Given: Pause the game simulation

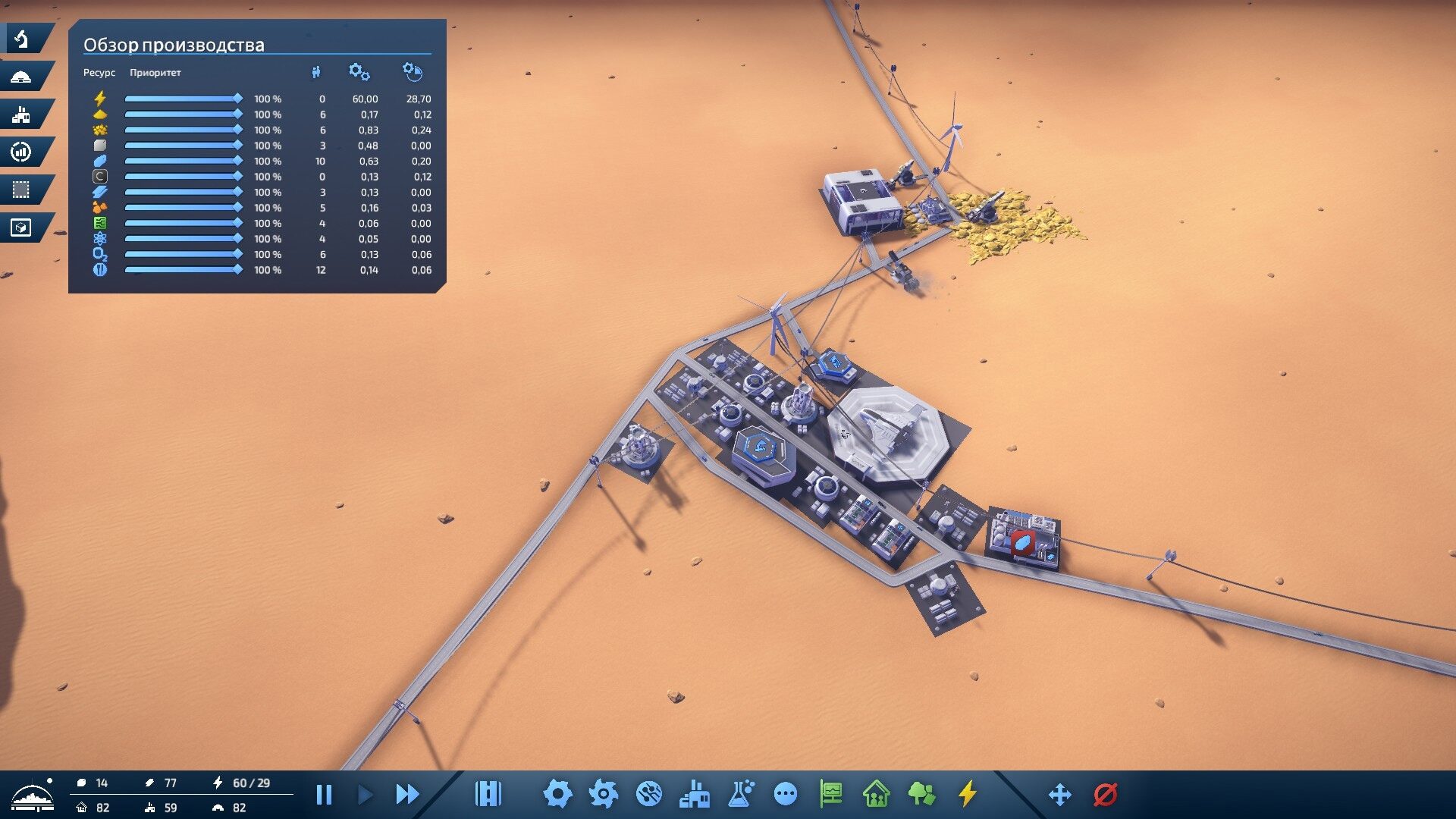Looking at the screenshot, I should tap(324, 795).
